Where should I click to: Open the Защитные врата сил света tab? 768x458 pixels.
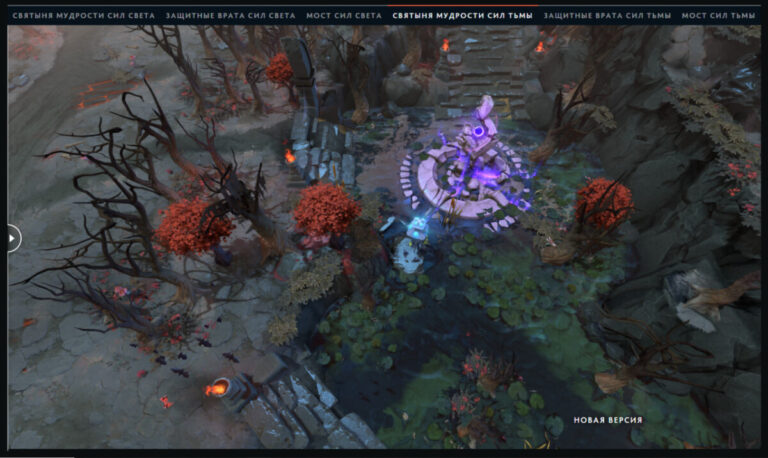tap(230, 16)
